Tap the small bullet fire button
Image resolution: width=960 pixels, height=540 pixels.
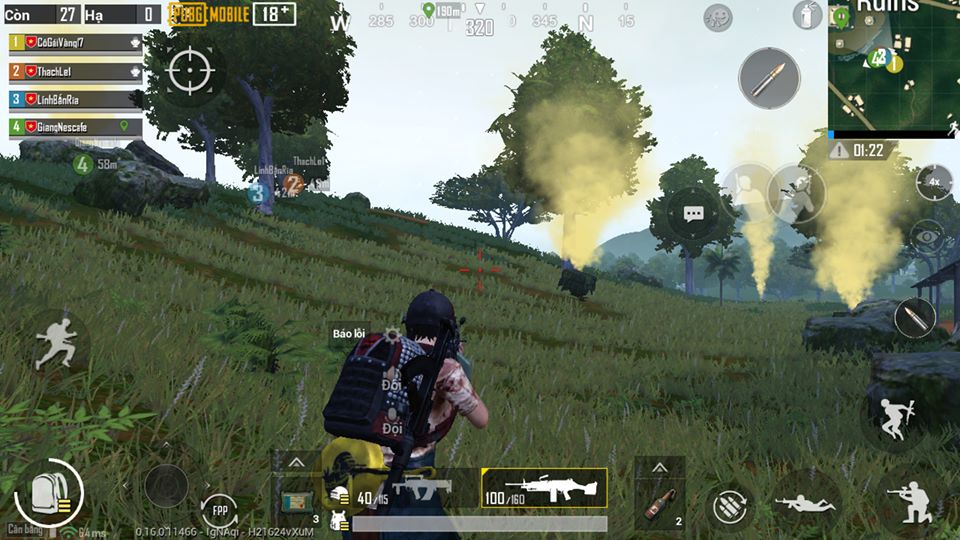[914, 318]
